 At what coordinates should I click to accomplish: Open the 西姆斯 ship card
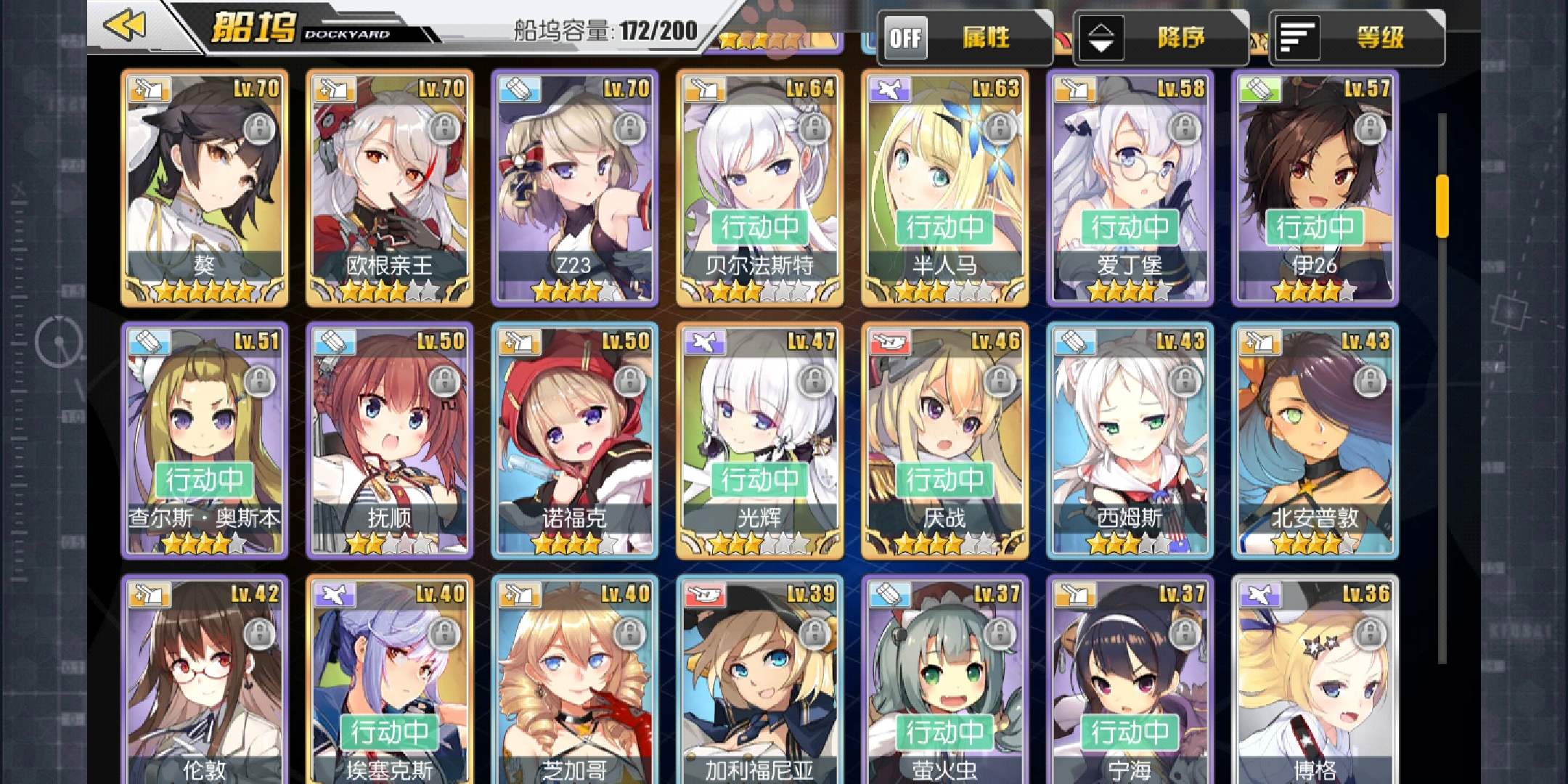pos(1130,440)
